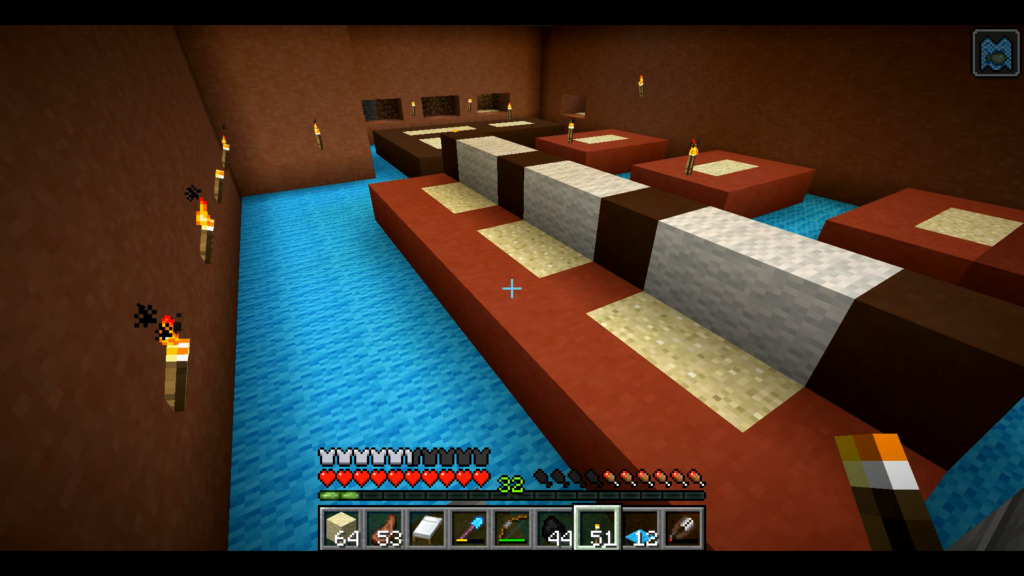Image resolution: width=1024 pixels, height=576 pixels.
Task: Choose the white bed hotbar slot
Action: coord(426,527)
